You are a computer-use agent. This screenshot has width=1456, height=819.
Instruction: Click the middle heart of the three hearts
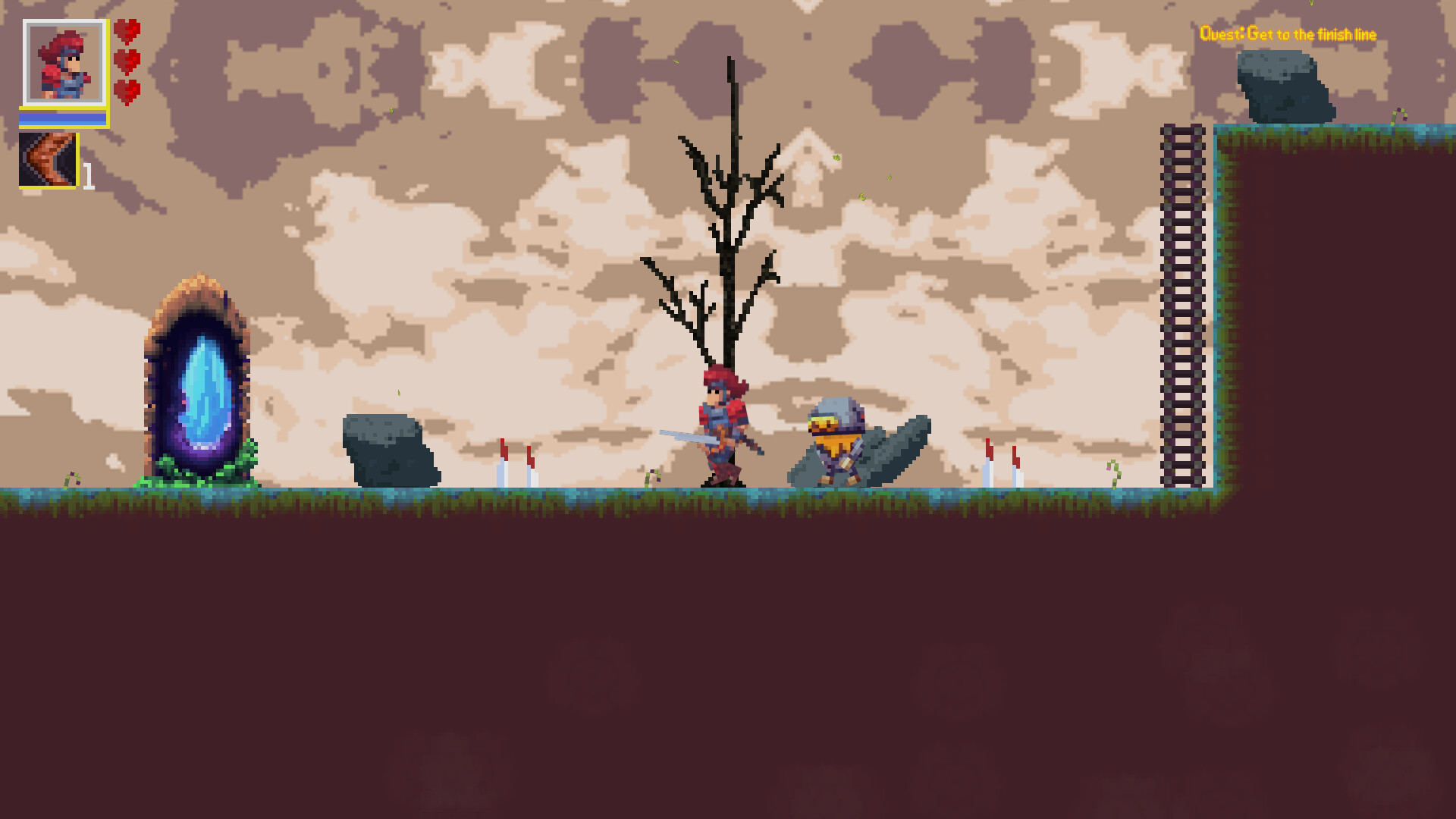coord(127,63)
